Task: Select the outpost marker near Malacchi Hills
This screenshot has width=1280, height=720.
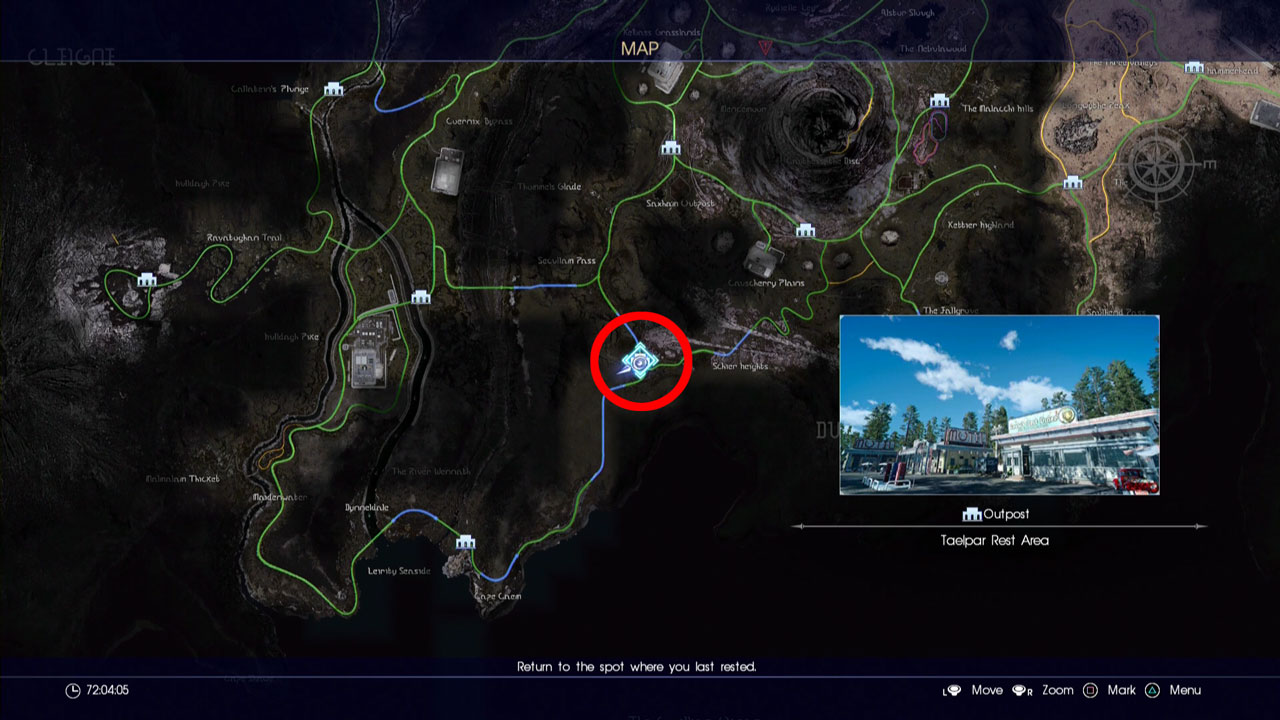Action: click(938, 101)
